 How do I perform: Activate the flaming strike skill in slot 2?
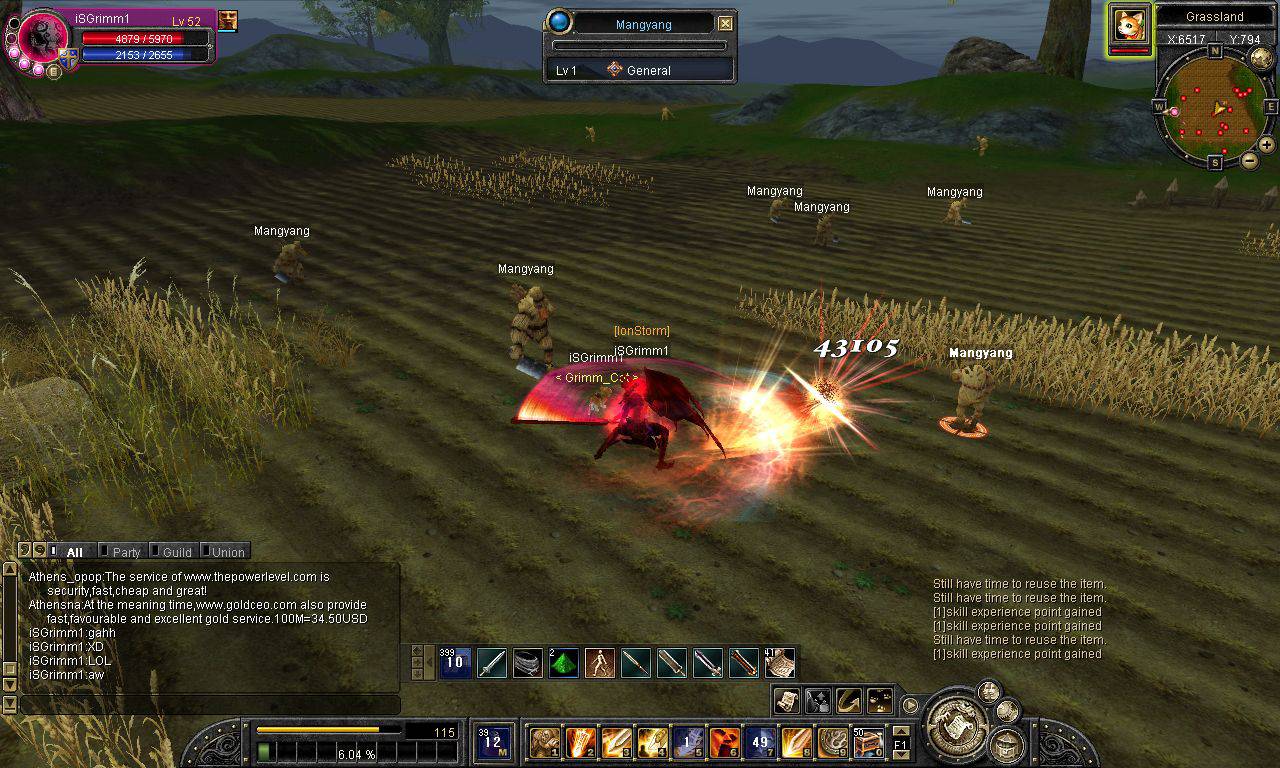point(581,743)
